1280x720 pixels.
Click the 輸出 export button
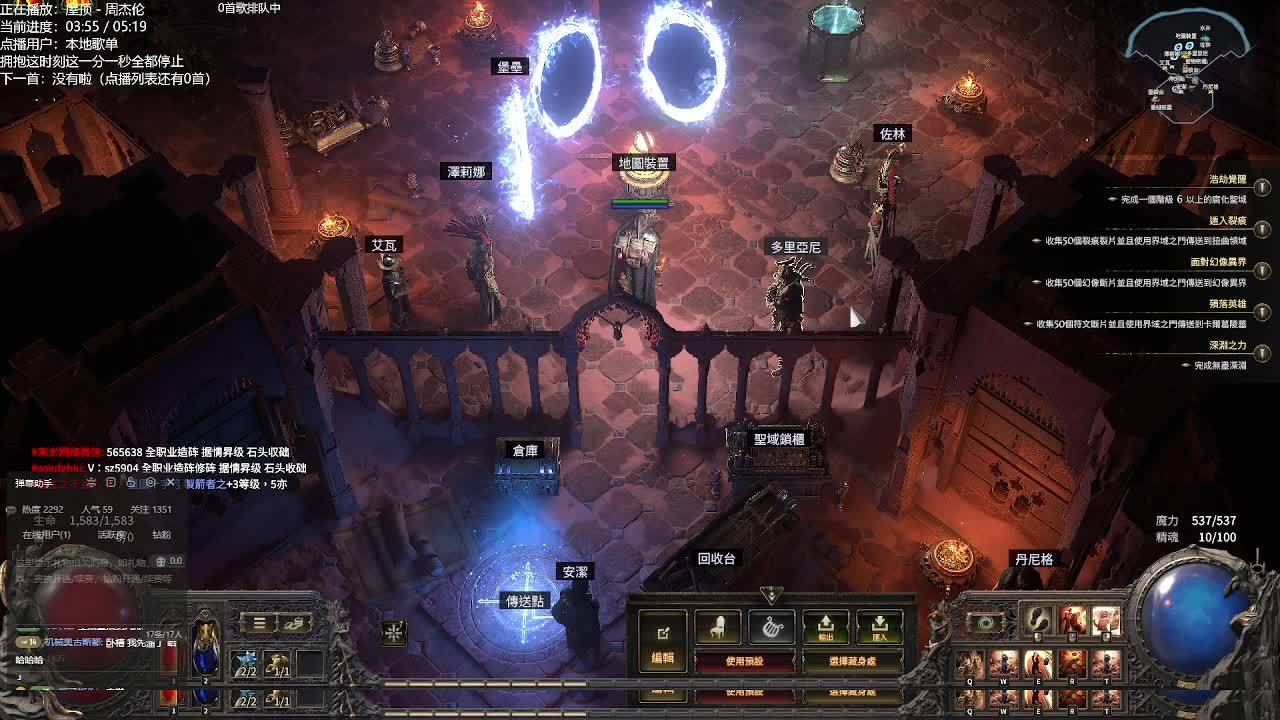click(x=826, y=627)
